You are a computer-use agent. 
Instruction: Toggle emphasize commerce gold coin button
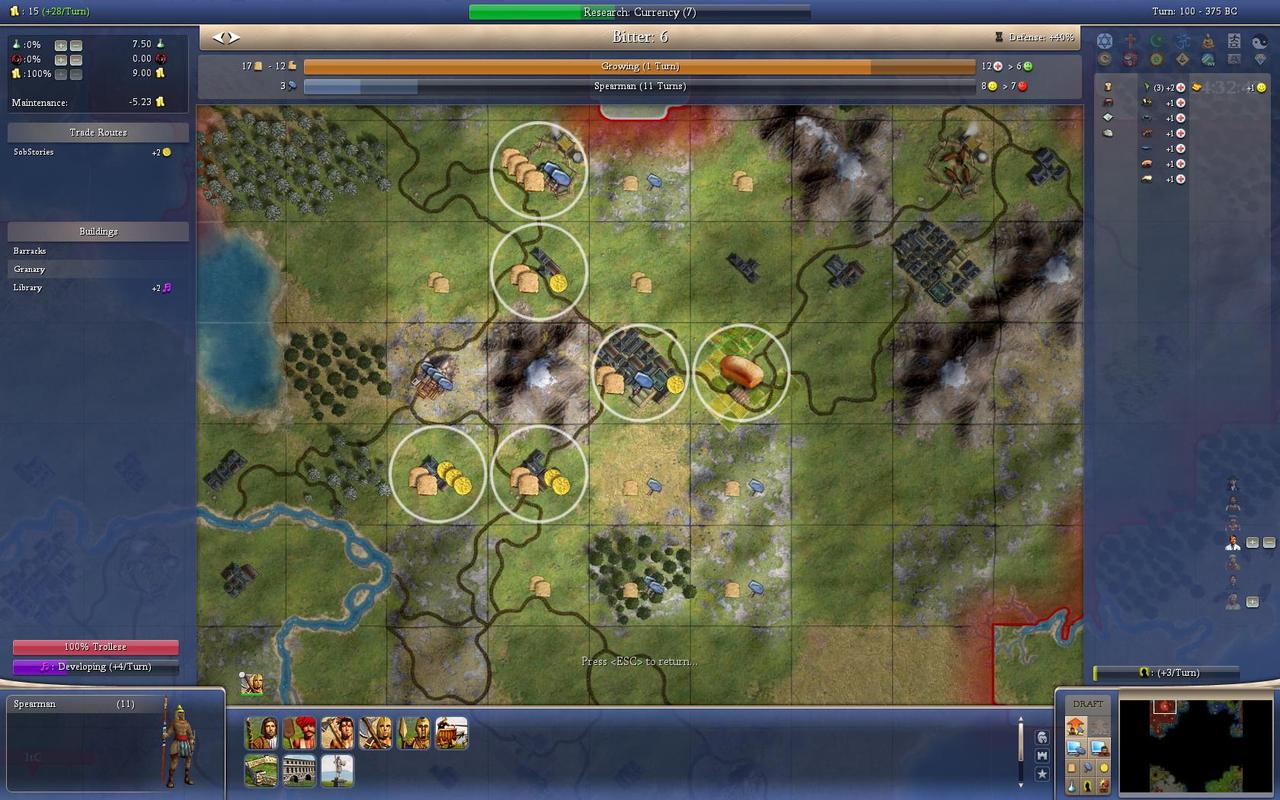click(x=1104, y=767)
